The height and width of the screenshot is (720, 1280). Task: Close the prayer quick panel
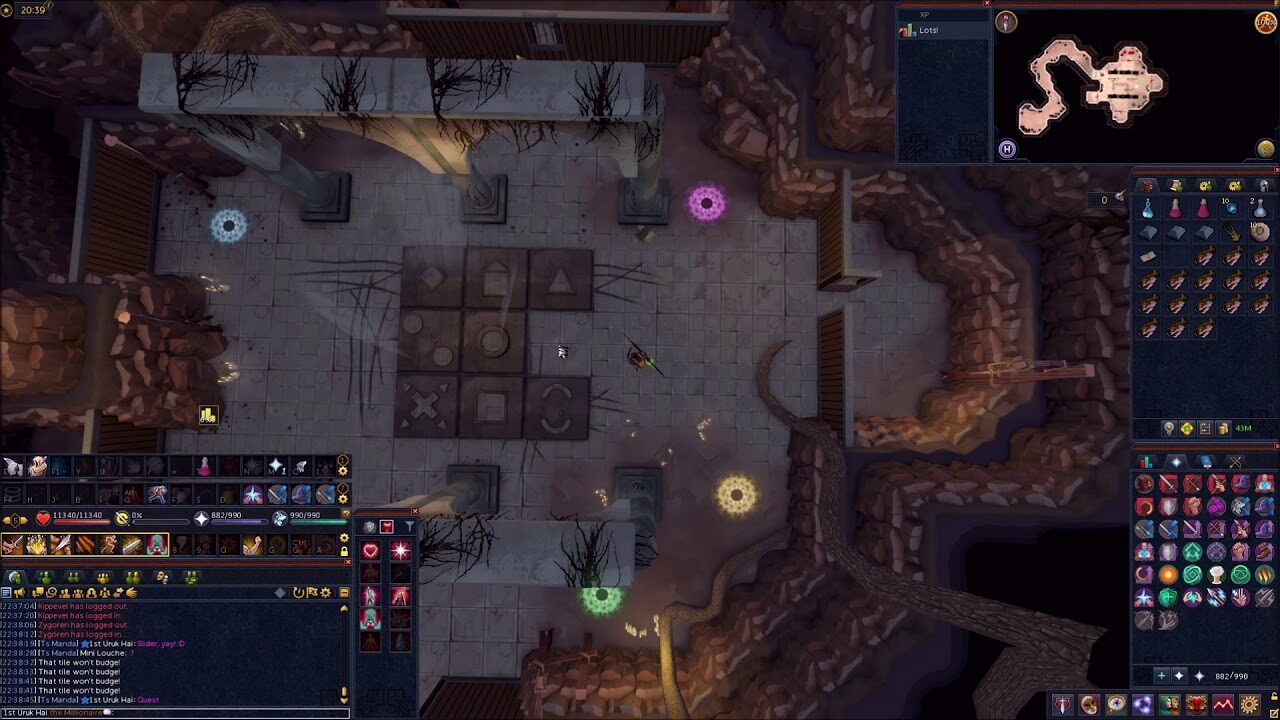point(415,512)
